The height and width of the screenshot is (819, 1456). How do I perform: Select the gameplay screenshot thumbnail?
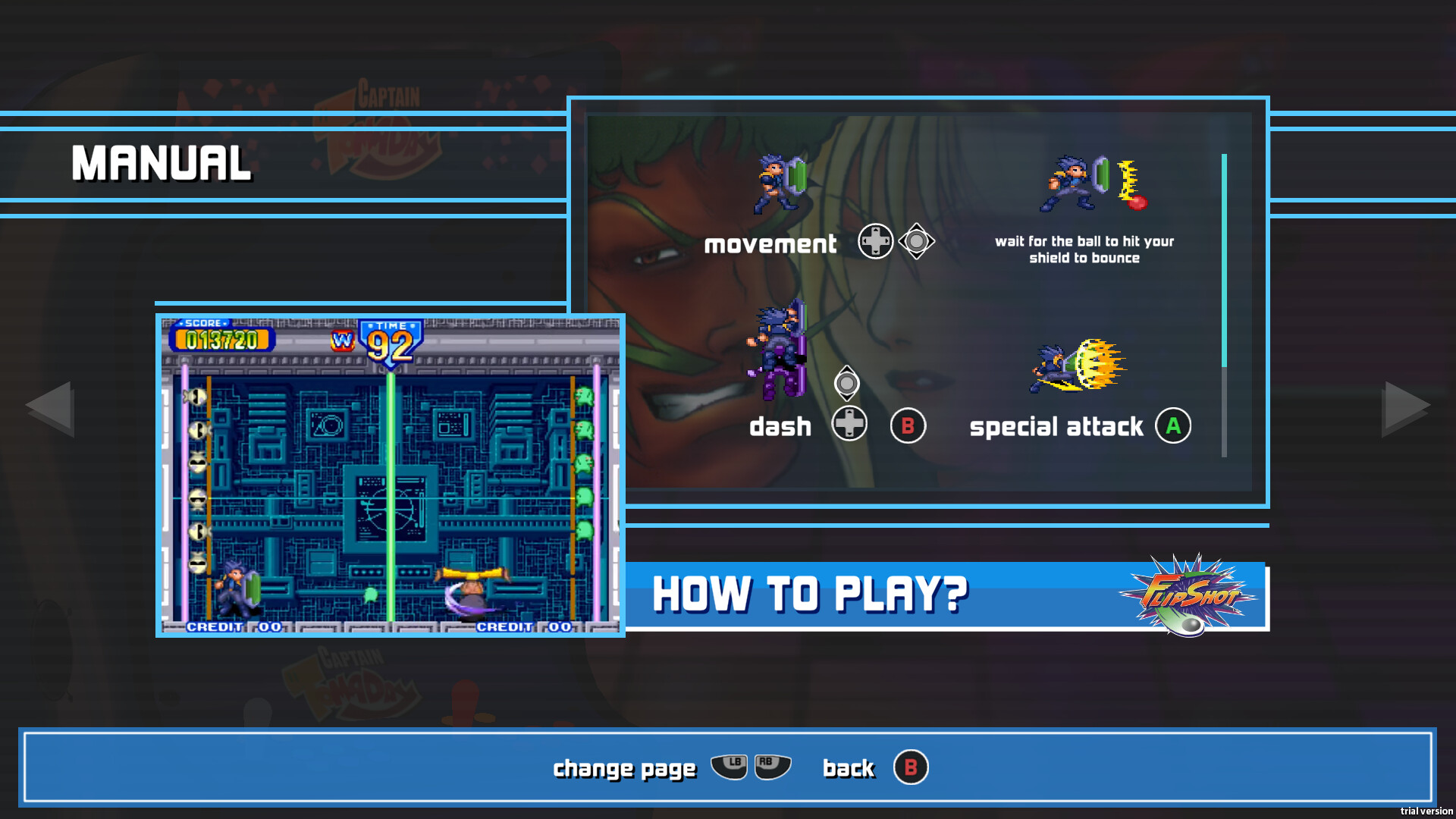coord(389,475)
